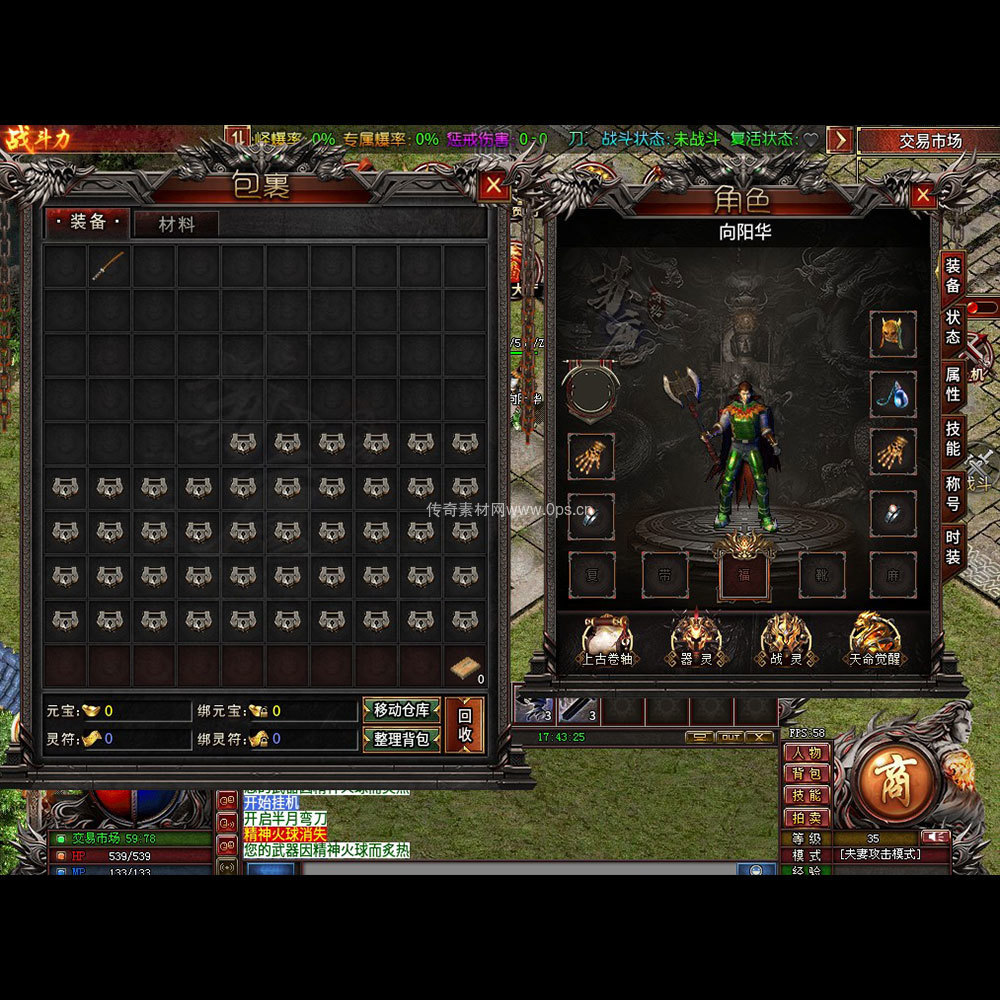Open the 天命觉醒 destiny awakening feature
Image resolution: width=1000 pixels, height=1000 pixels.
875,642
